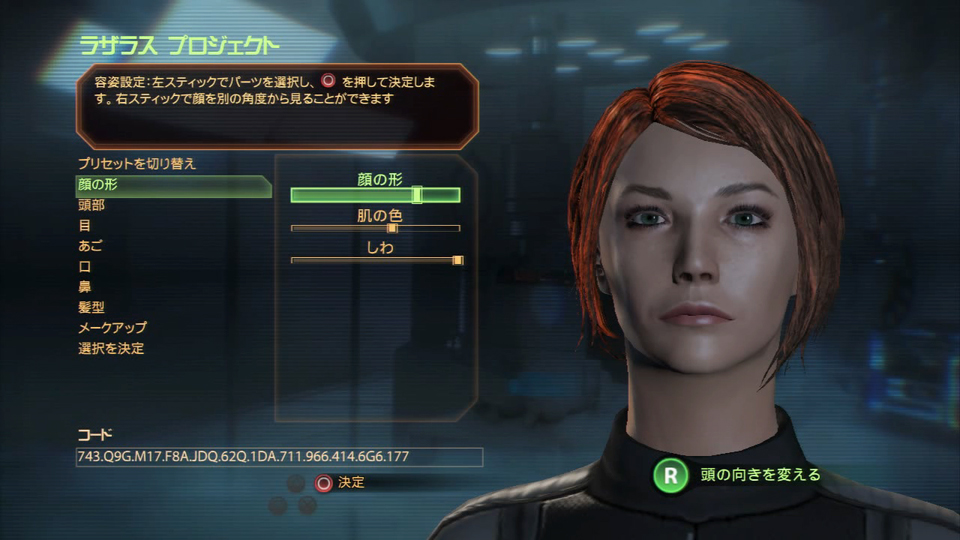Confirm with 選択を決定

pyautogui.click(x=111, y=349)
